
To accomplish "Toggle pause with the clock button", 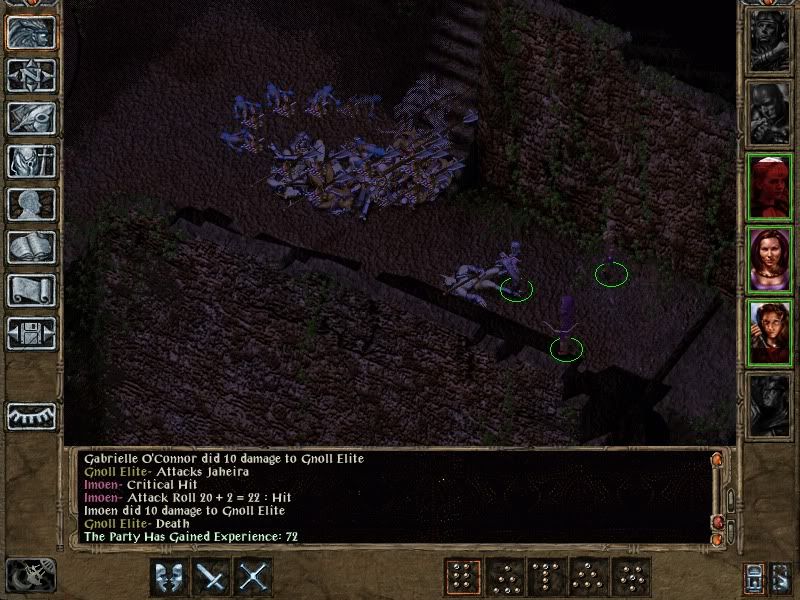I will click(30, 576).
